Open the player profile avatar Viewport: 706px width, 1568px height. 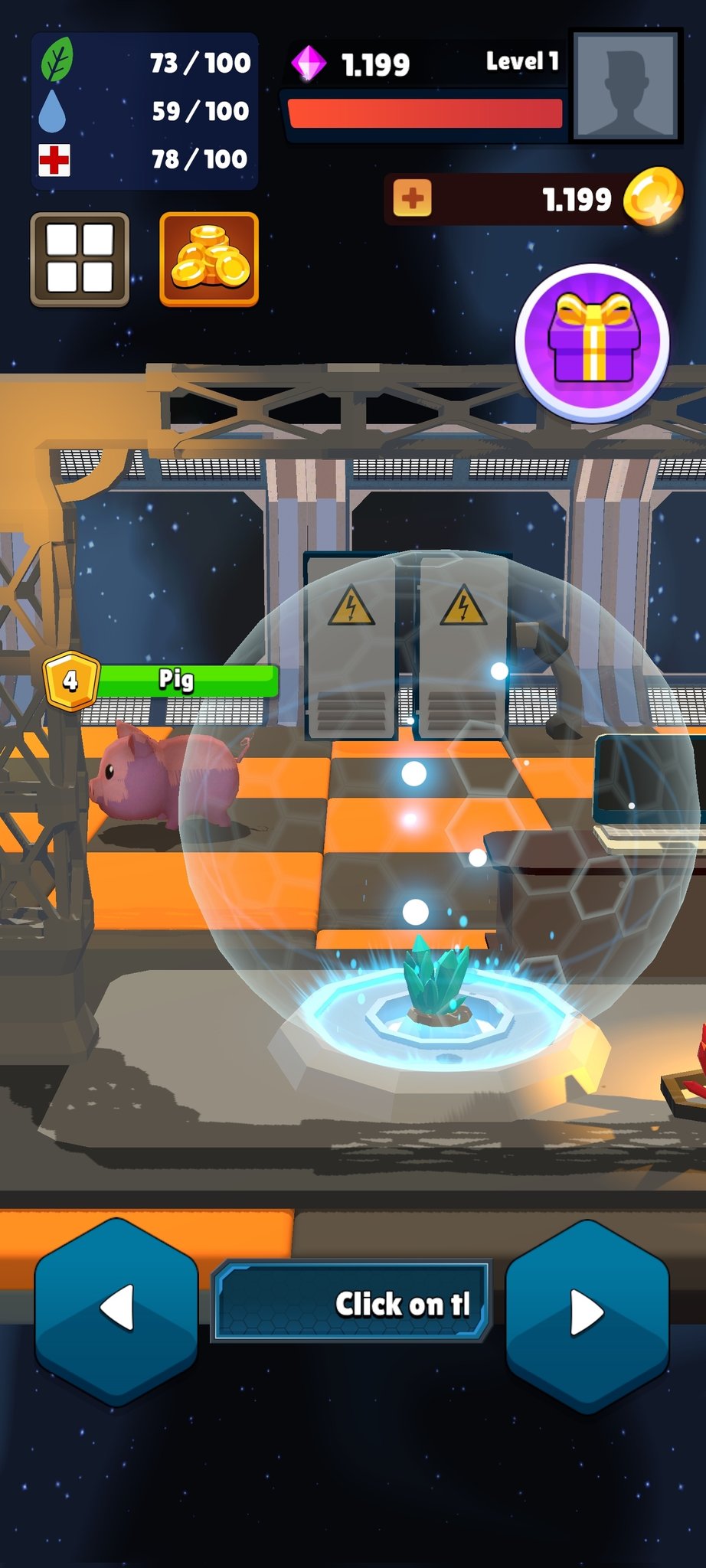tap(626, 86)
